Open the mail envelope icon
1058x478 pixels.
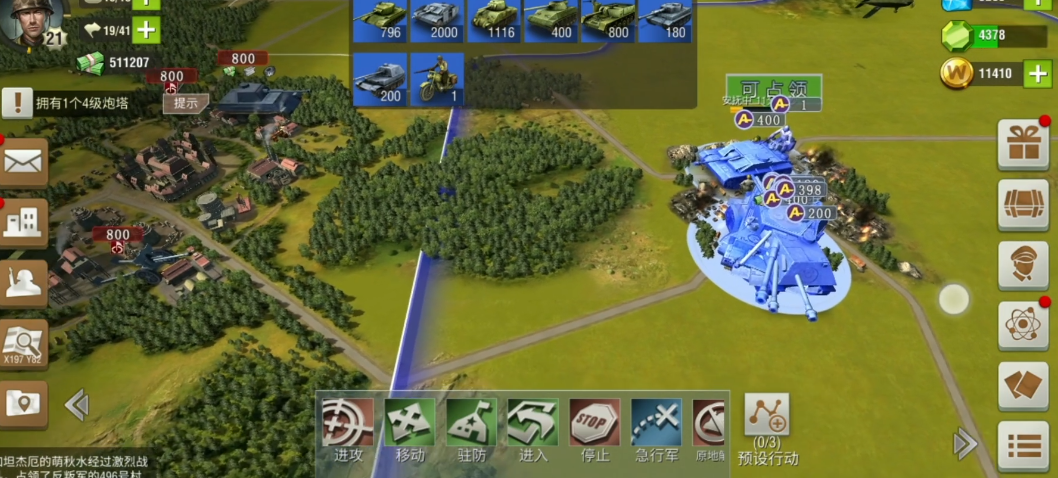pos(22,162)
